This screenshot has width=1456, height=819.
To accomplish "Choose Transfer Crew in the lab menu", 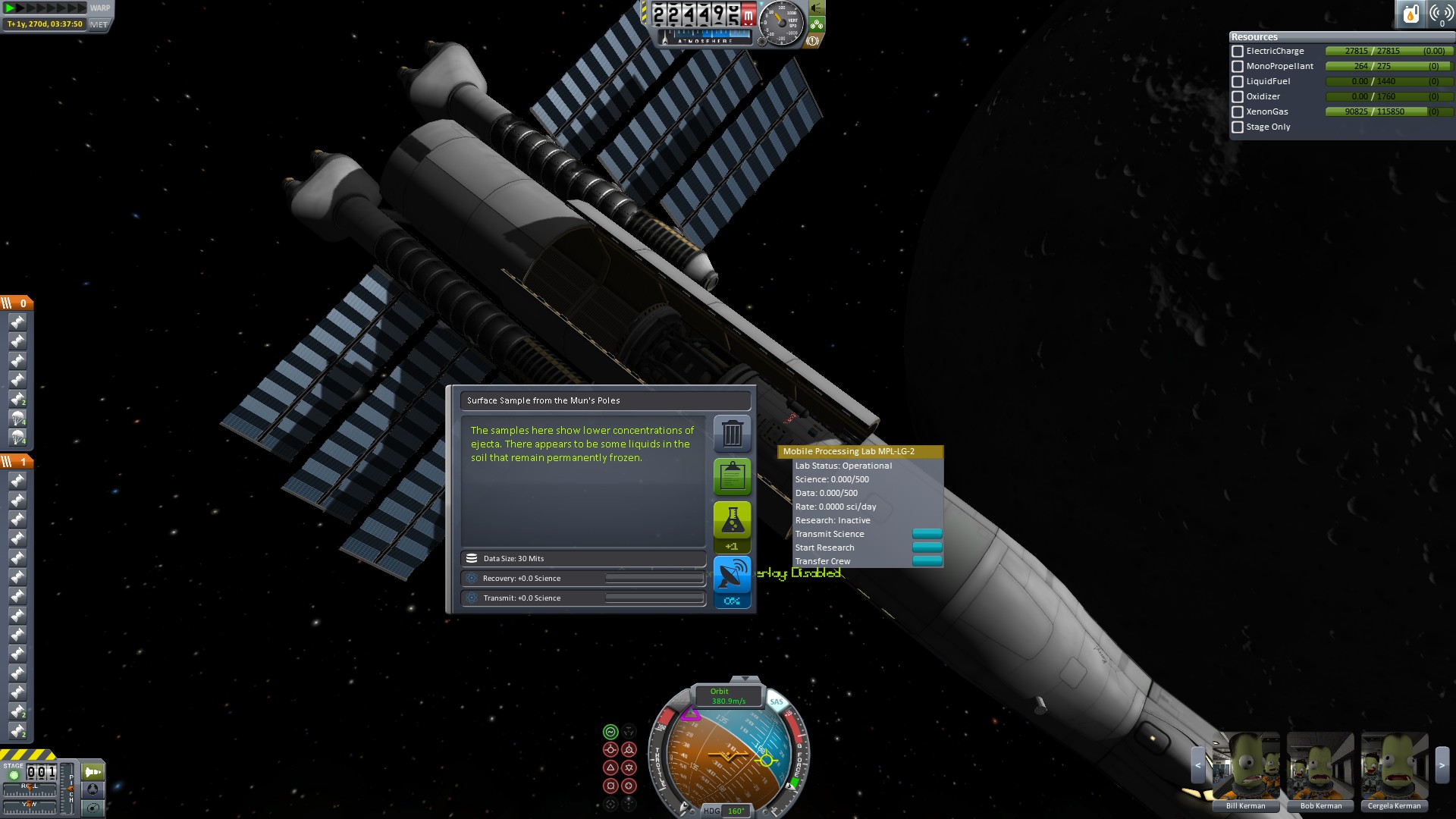I will click(927, 561).
